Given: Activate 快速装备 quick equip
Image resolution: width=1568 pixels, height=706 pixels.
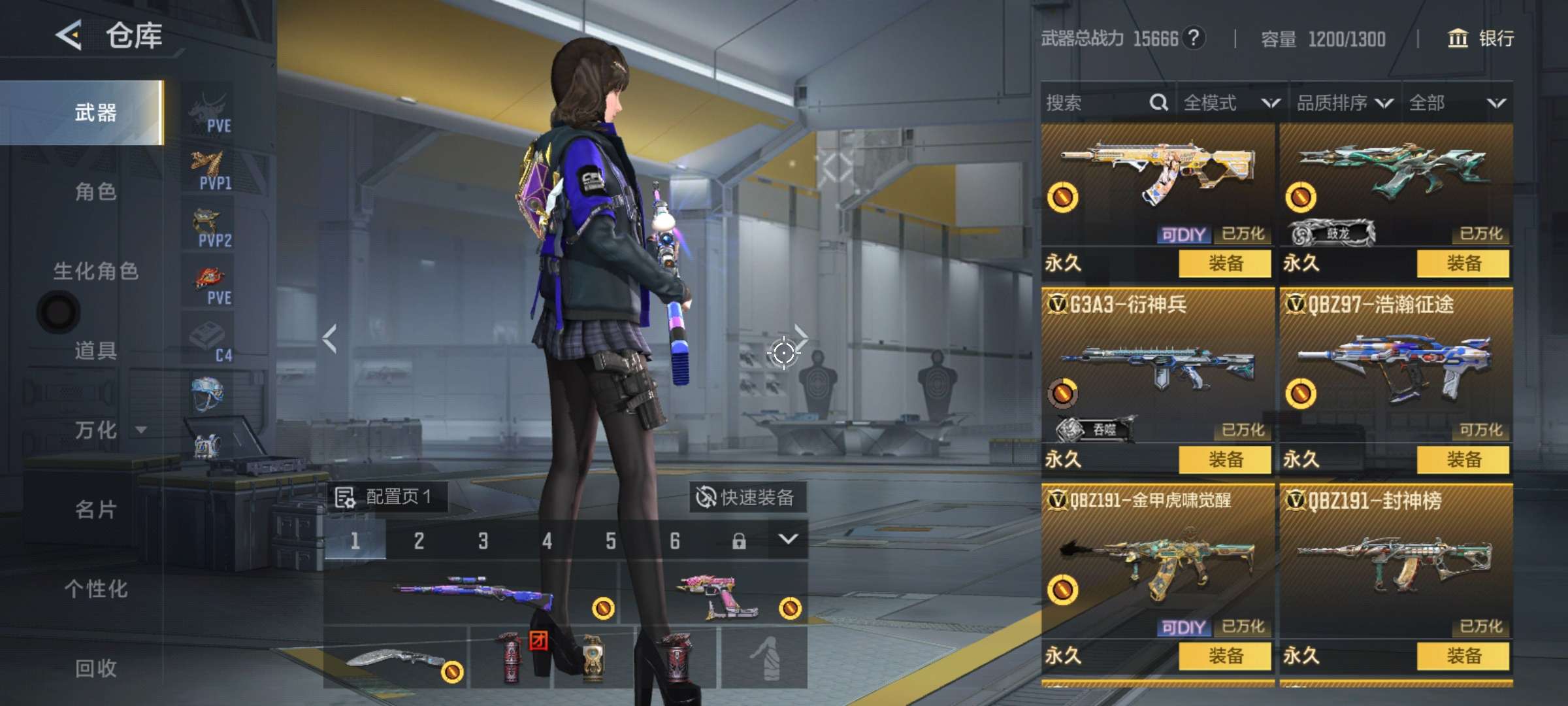Looking at the screenshot, I should pyautogui.click(x=747, y=497).
